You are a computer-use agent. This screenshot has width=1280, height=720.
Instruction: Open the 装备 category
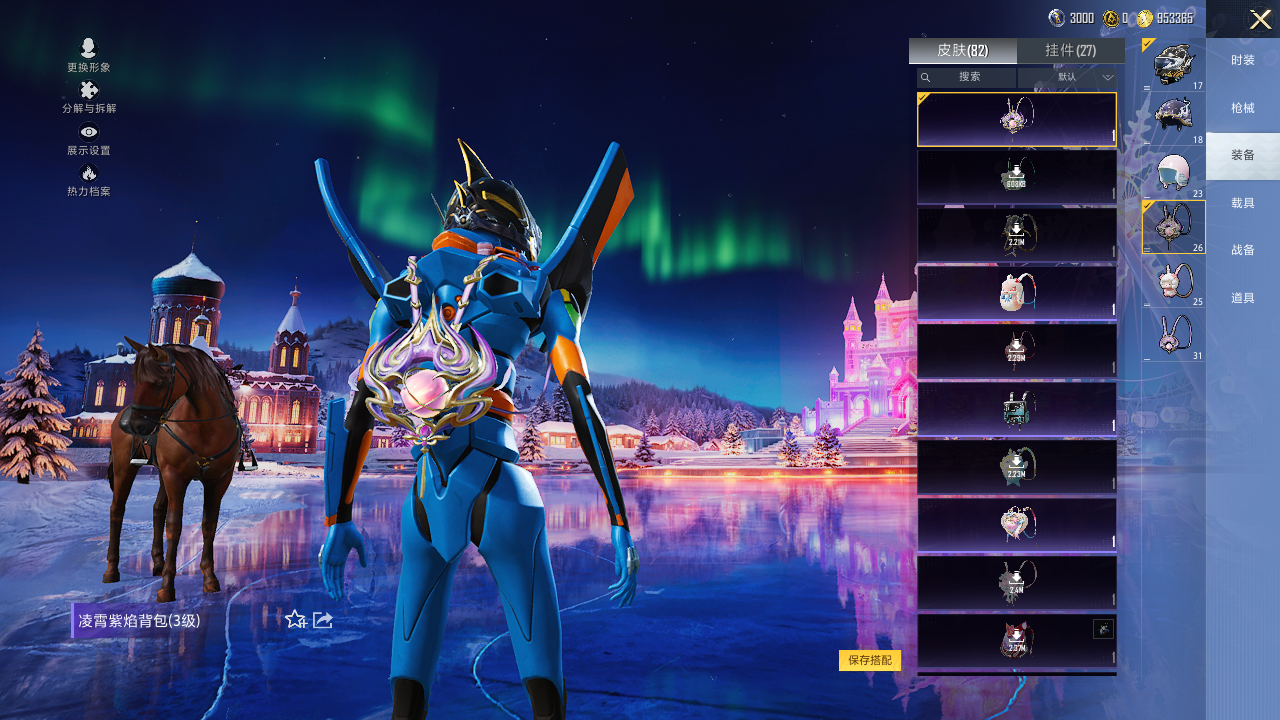1243,155
